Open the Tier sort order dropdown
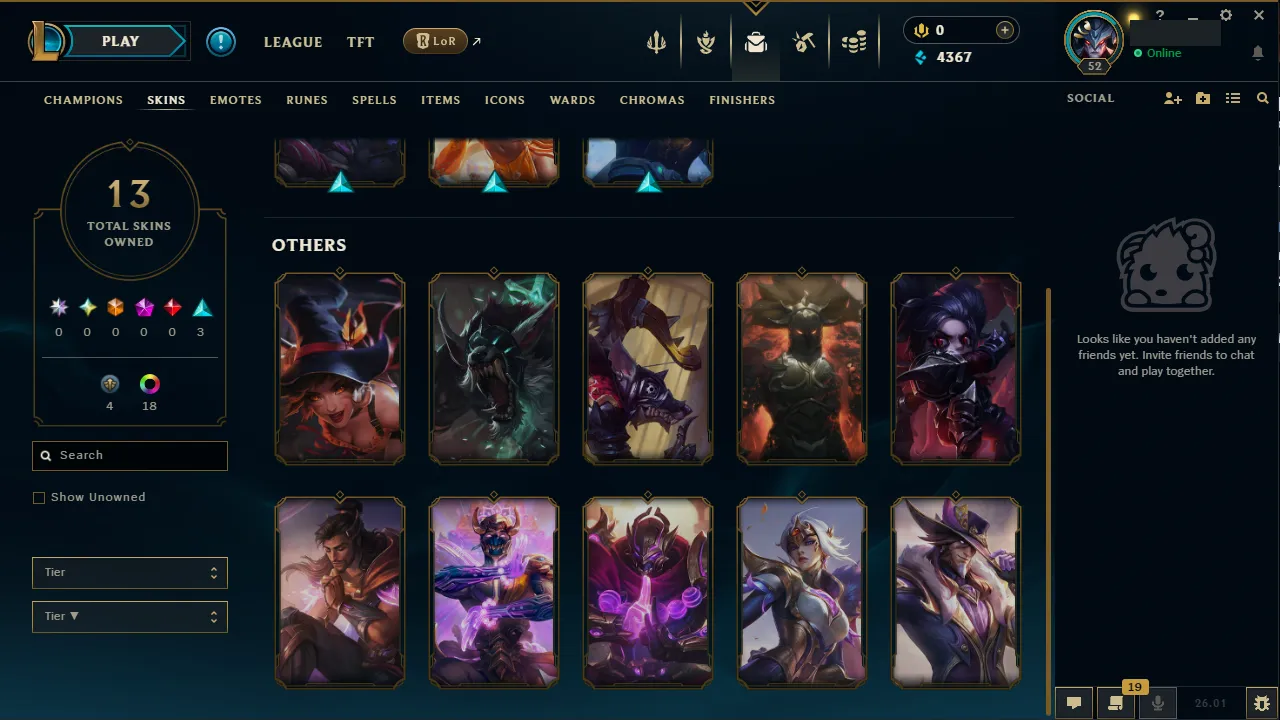Screen dimensions: 1280x720 (x=129, y=616)
